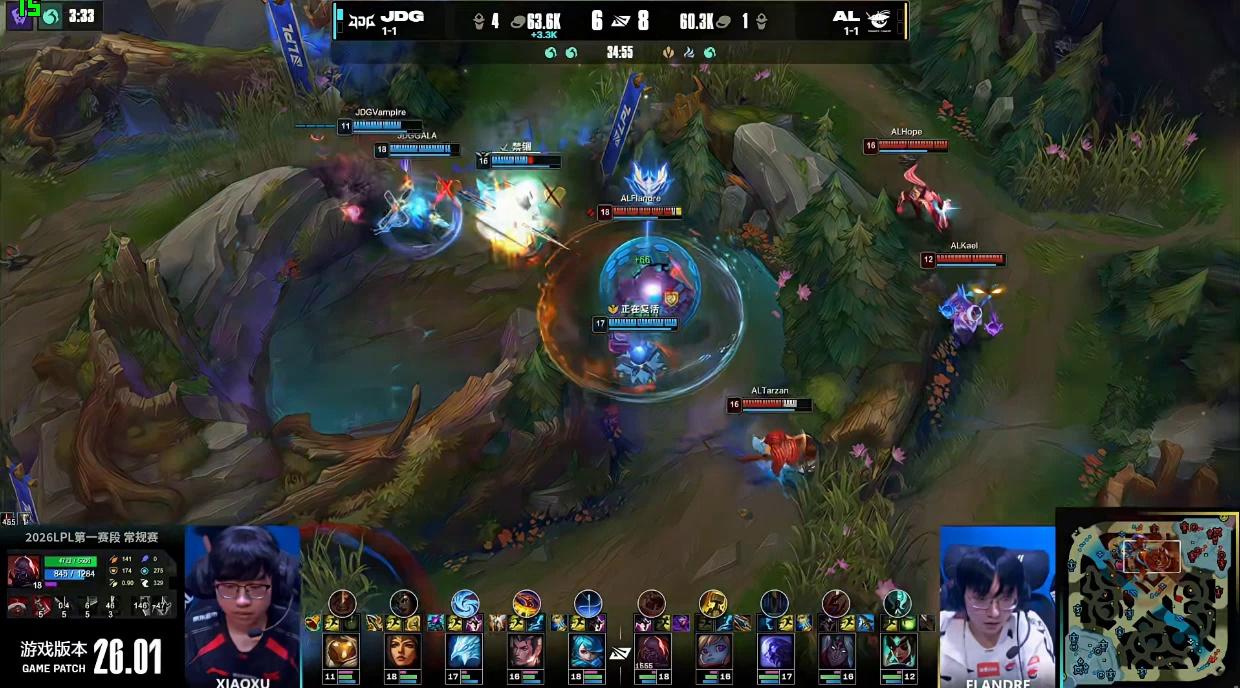Select the blue-haired Gwen champion portrait
Viewport: 1240px width, 688px height.
point(587,651)
